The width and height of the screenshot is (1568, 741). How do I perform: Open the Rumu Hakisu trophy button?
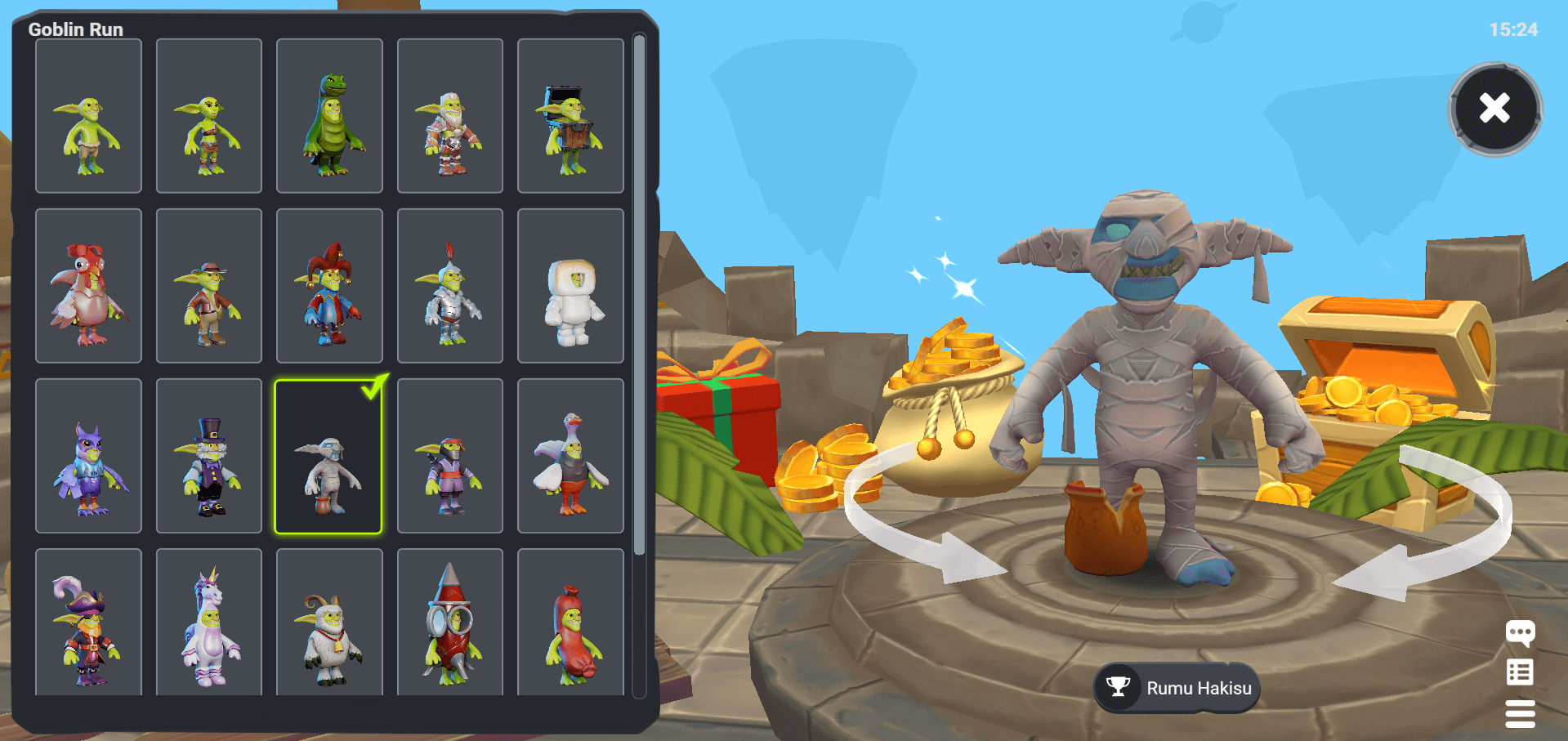1177,688
